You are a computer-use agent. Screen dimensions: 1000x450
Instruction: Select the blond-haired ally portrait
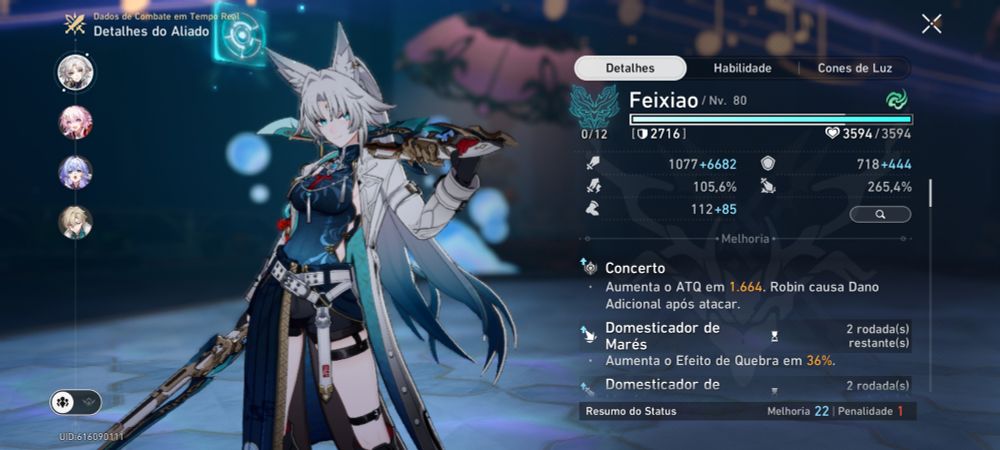[x=75, y=222]
